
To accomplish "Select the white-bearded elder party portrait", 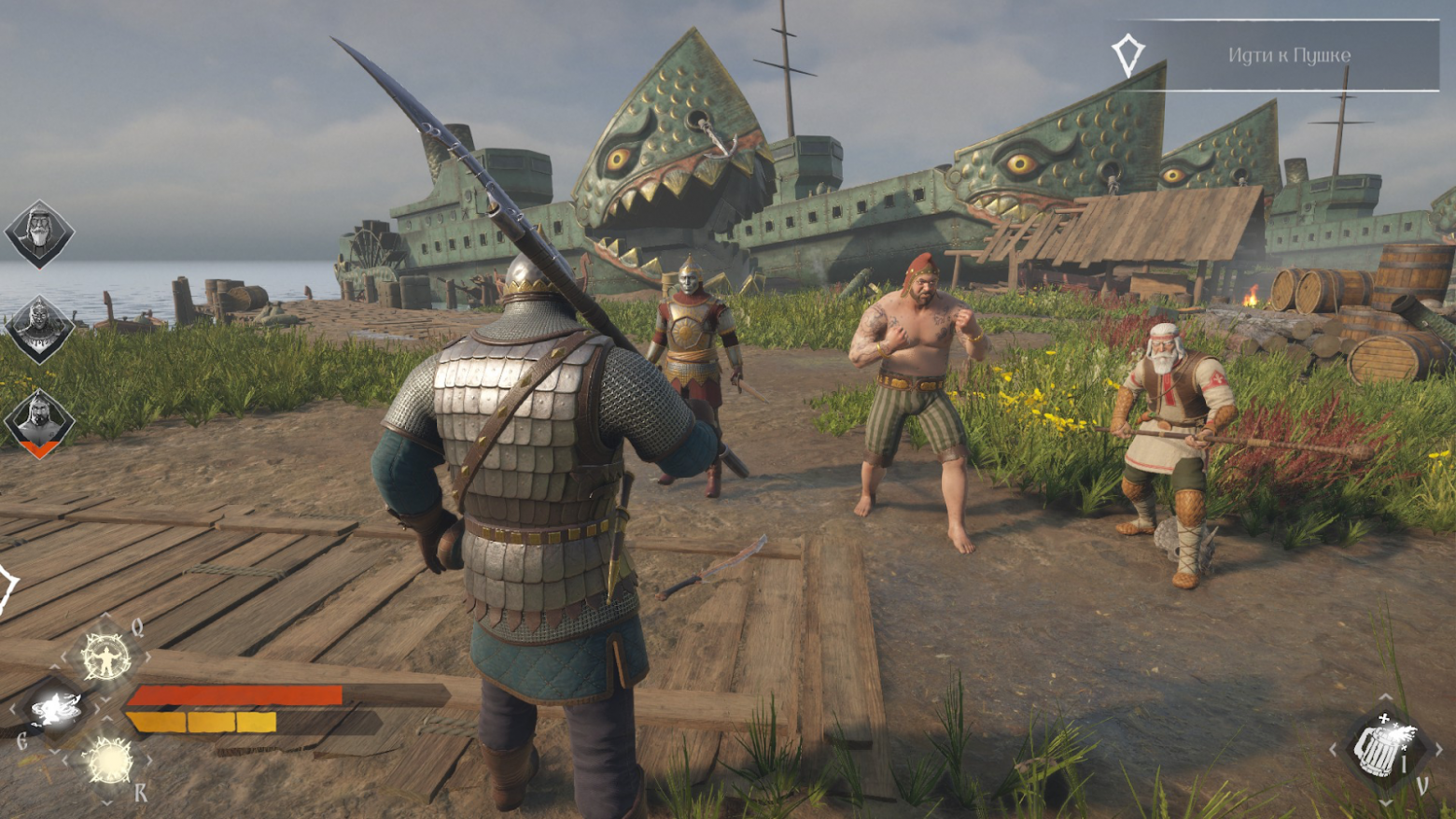I will 39,233.
